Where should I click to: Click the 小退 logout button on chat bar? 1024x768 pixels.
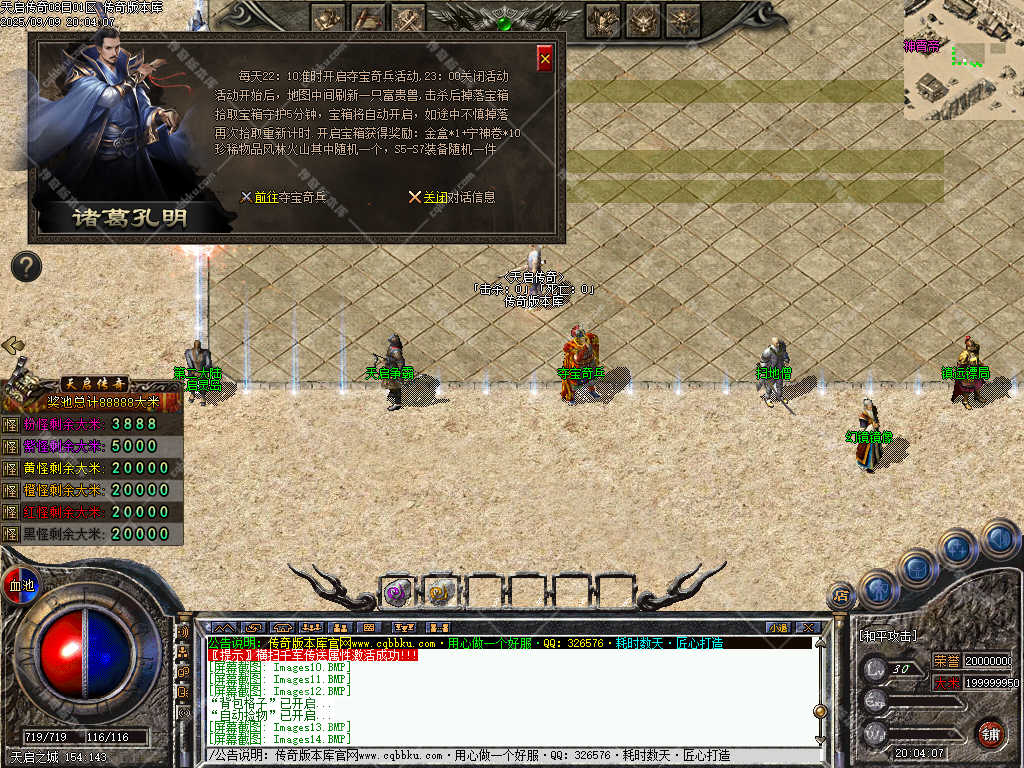pyautogui.click(x=777, y=627)
